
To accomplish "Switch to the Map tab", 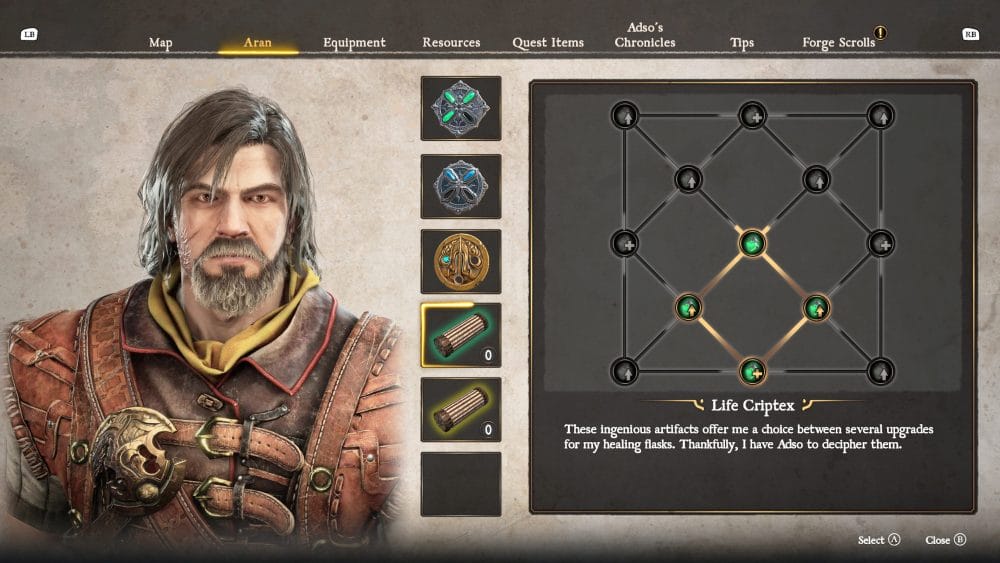I will (160, 43).
